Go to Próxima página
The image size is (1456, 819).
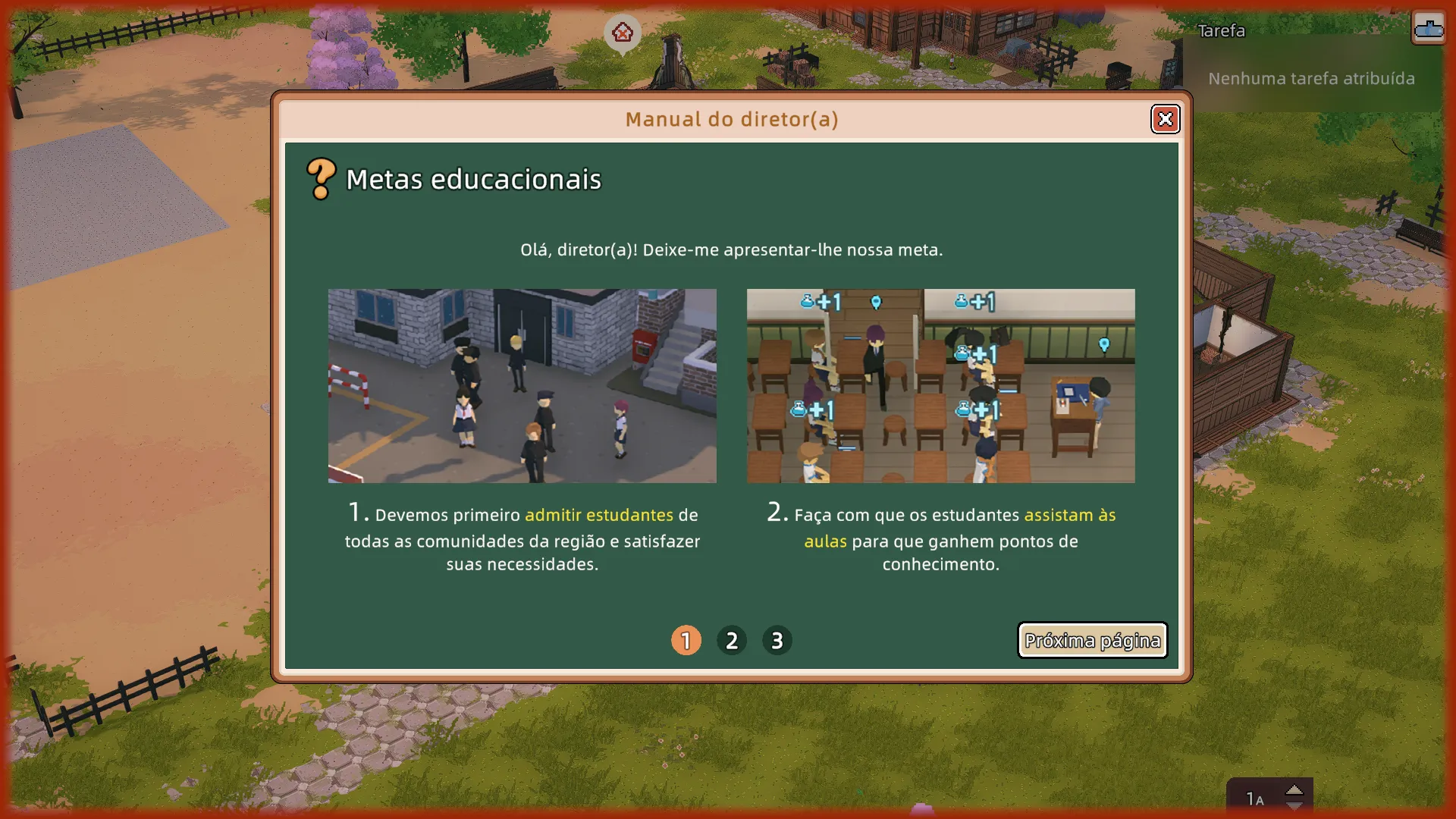pos(1092,641)
